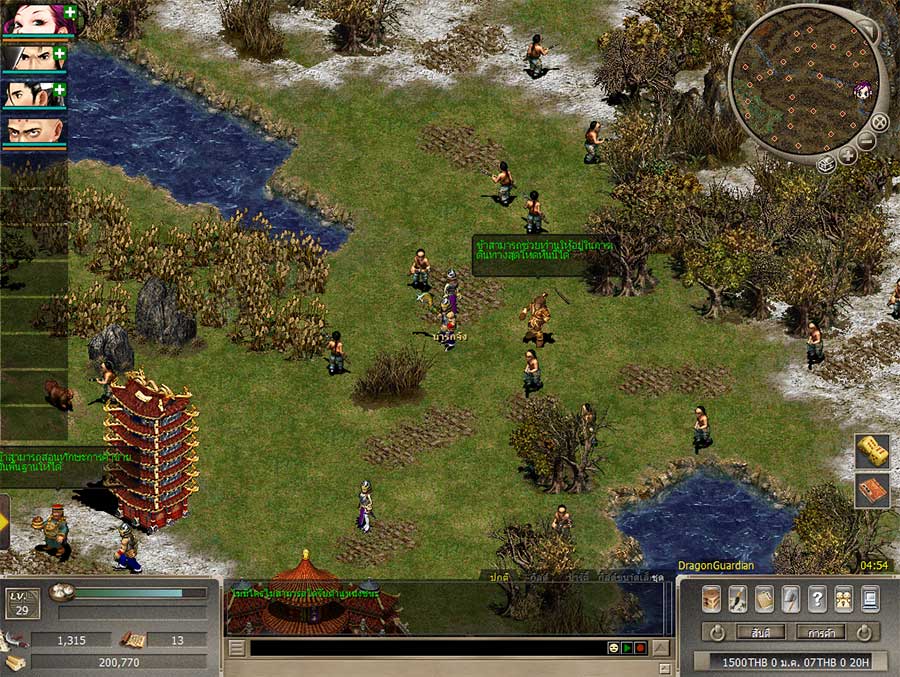Select the ปกติ normal chat tab
900x677 pixels.
[499, 577]
